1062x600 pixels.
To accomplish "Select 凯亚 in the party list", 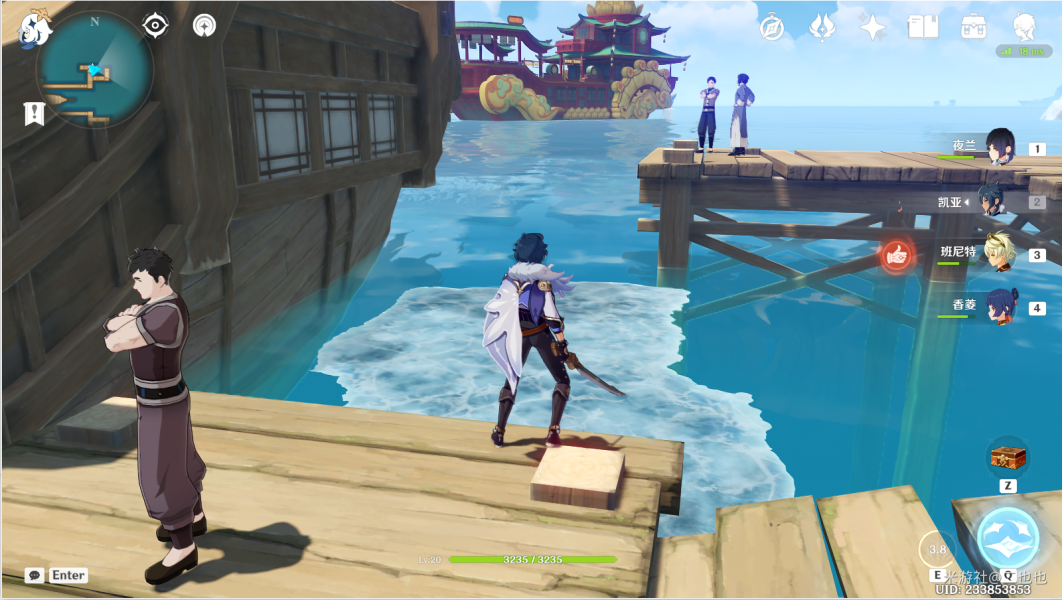I will coord(992,201).
